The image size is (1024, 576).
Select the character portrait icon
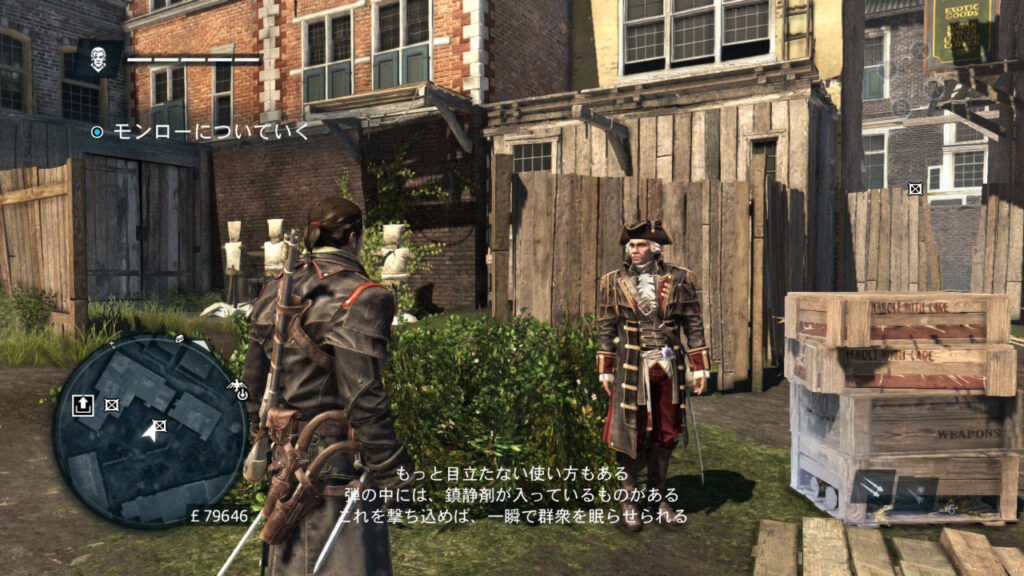[x=99, y=60]
